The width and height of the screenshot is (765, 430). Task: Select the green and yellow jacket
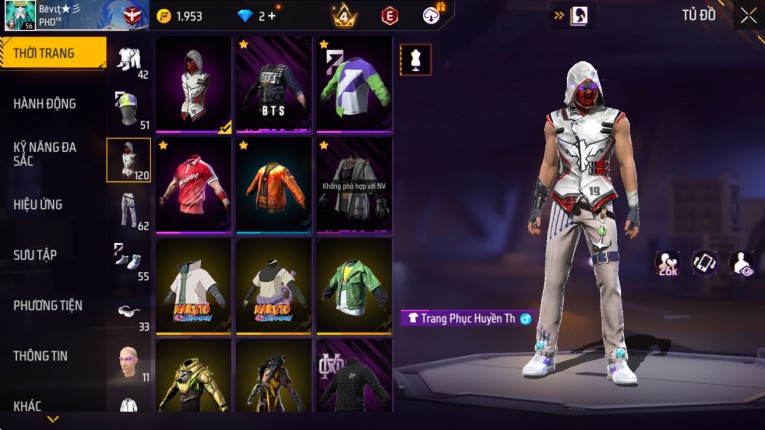click(x=354, y=285)
